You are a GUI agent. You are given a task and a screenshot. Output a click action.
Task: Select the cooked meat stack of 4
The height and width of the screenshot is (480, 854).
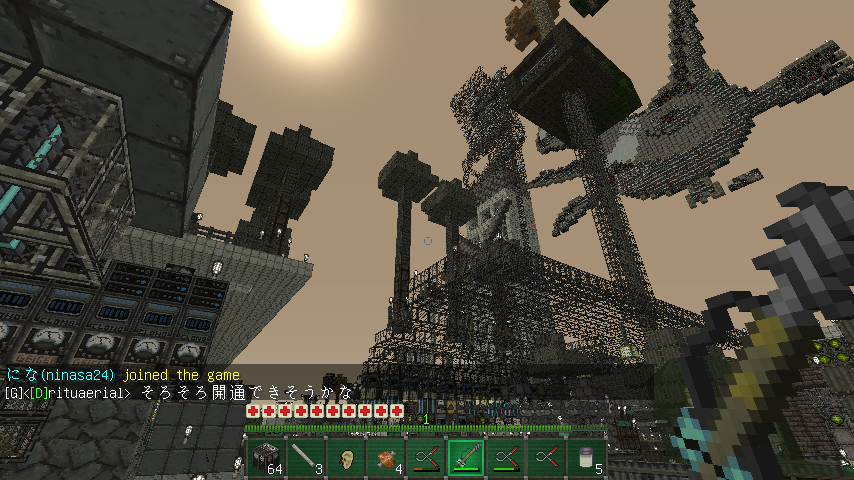click(x=385, y=459)
